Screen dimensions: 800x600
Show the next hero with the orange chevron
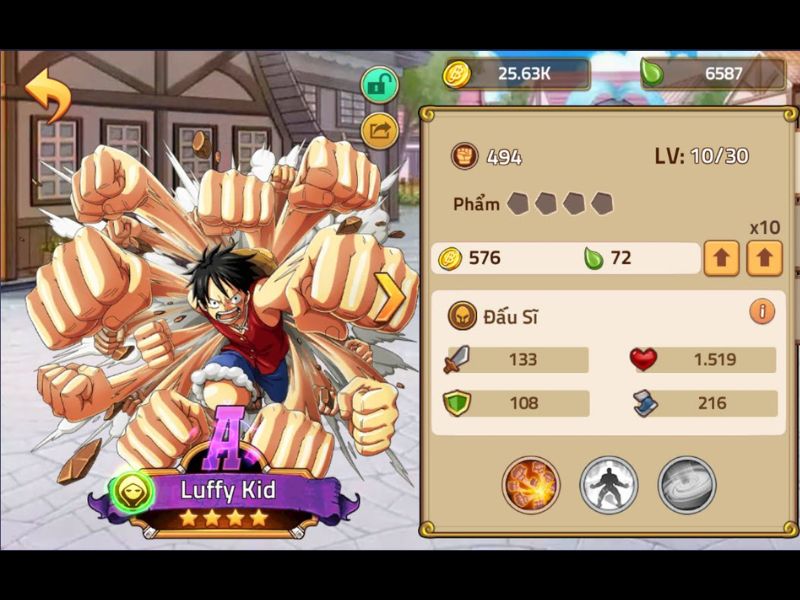click(x=391, y=297)
